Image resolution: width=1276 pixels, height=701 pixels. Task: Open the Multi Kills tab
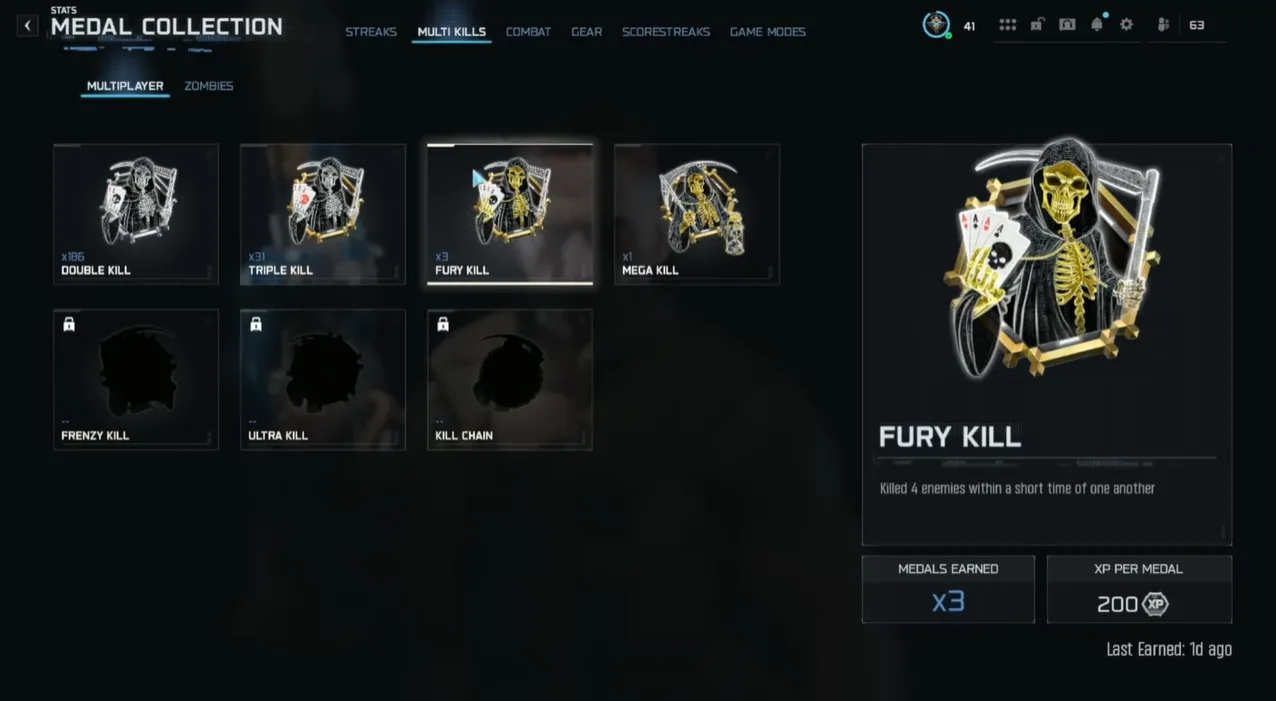coord(451,32)
